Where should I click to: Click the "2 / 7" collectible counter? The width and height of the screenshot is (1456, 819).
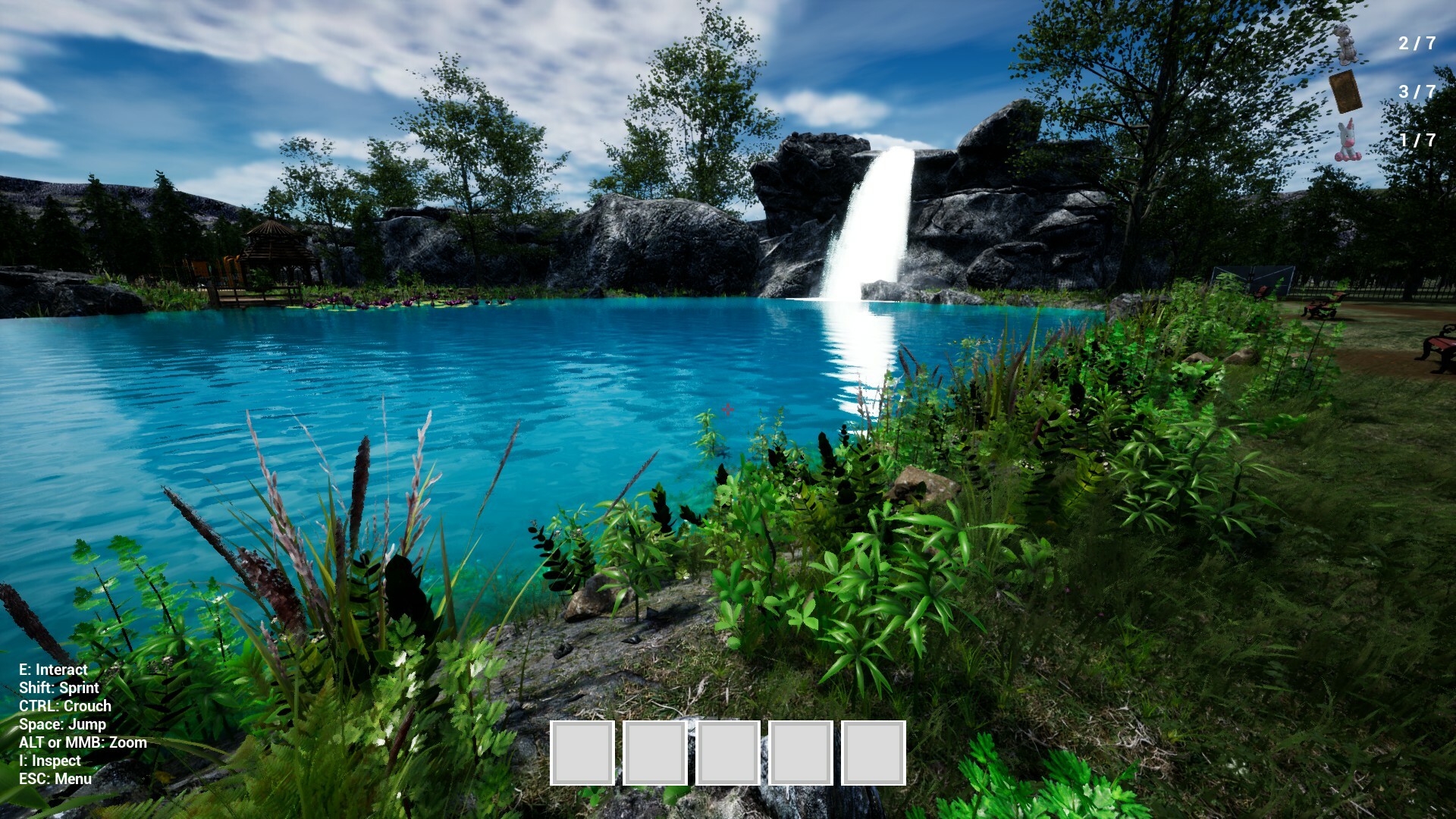click(x=1417, y=42)
